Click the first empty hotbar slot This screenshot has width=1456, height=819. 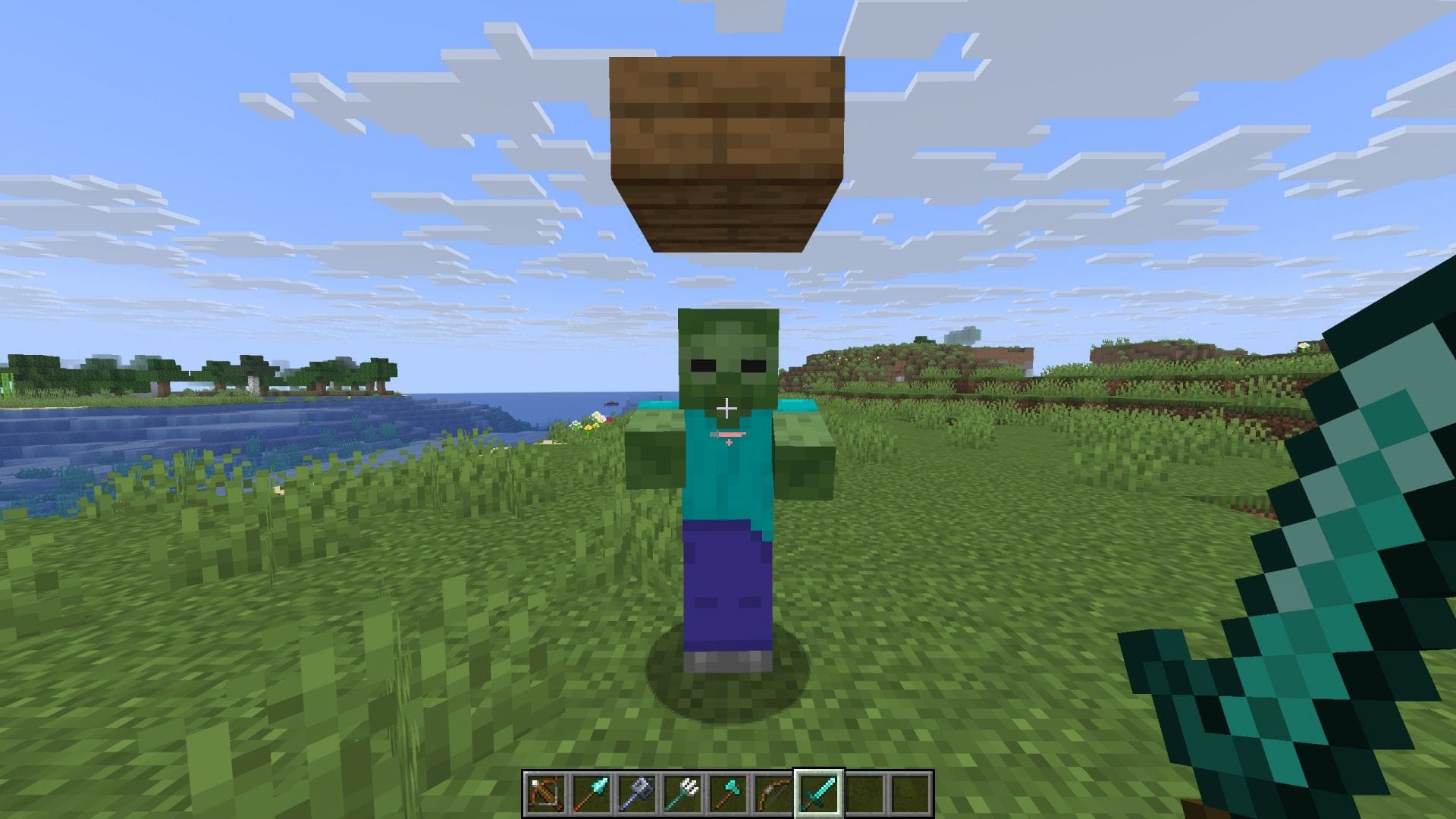(867, 792)
